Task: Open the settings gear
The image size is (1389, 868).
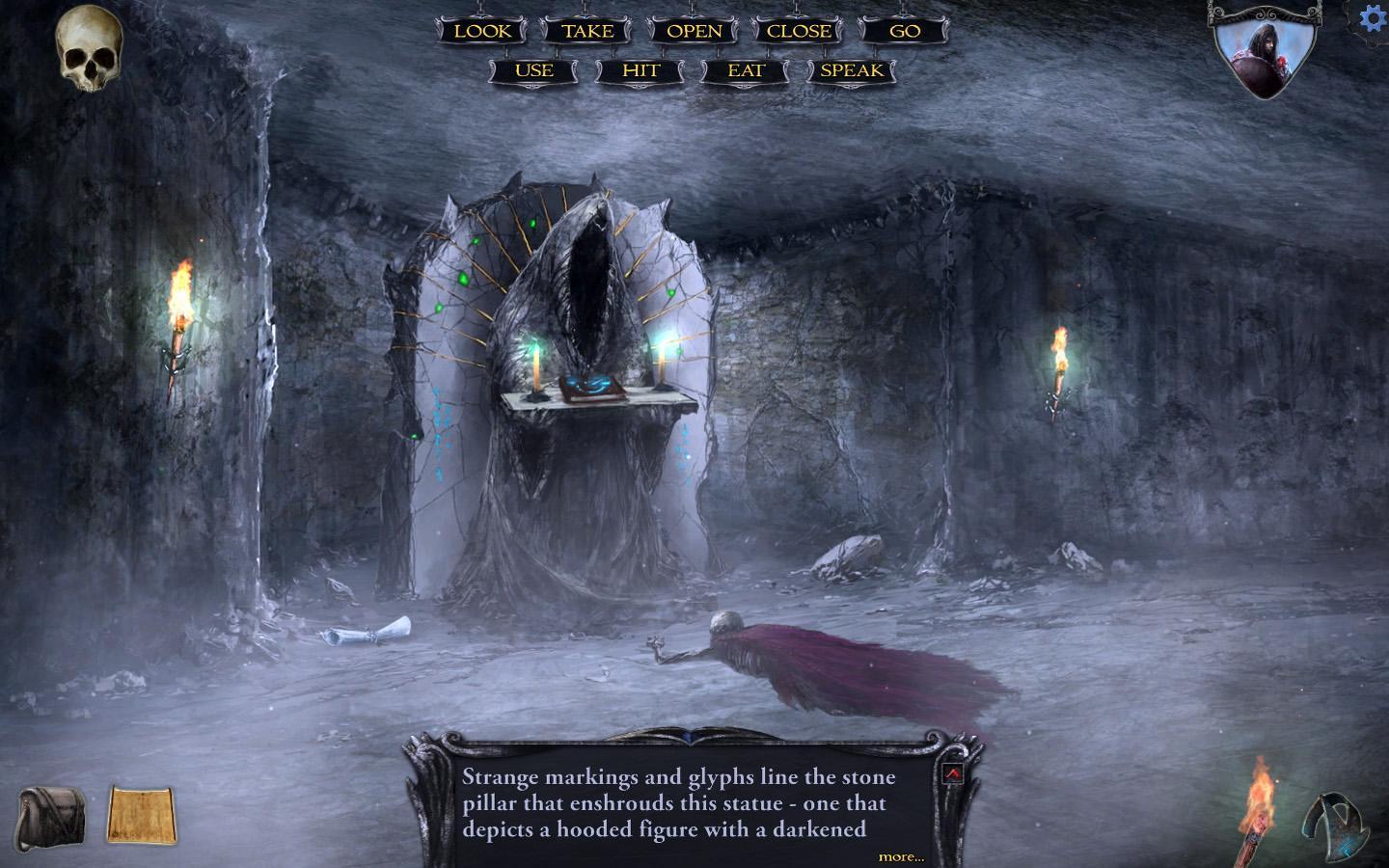Action: (x=1373, y=16)
